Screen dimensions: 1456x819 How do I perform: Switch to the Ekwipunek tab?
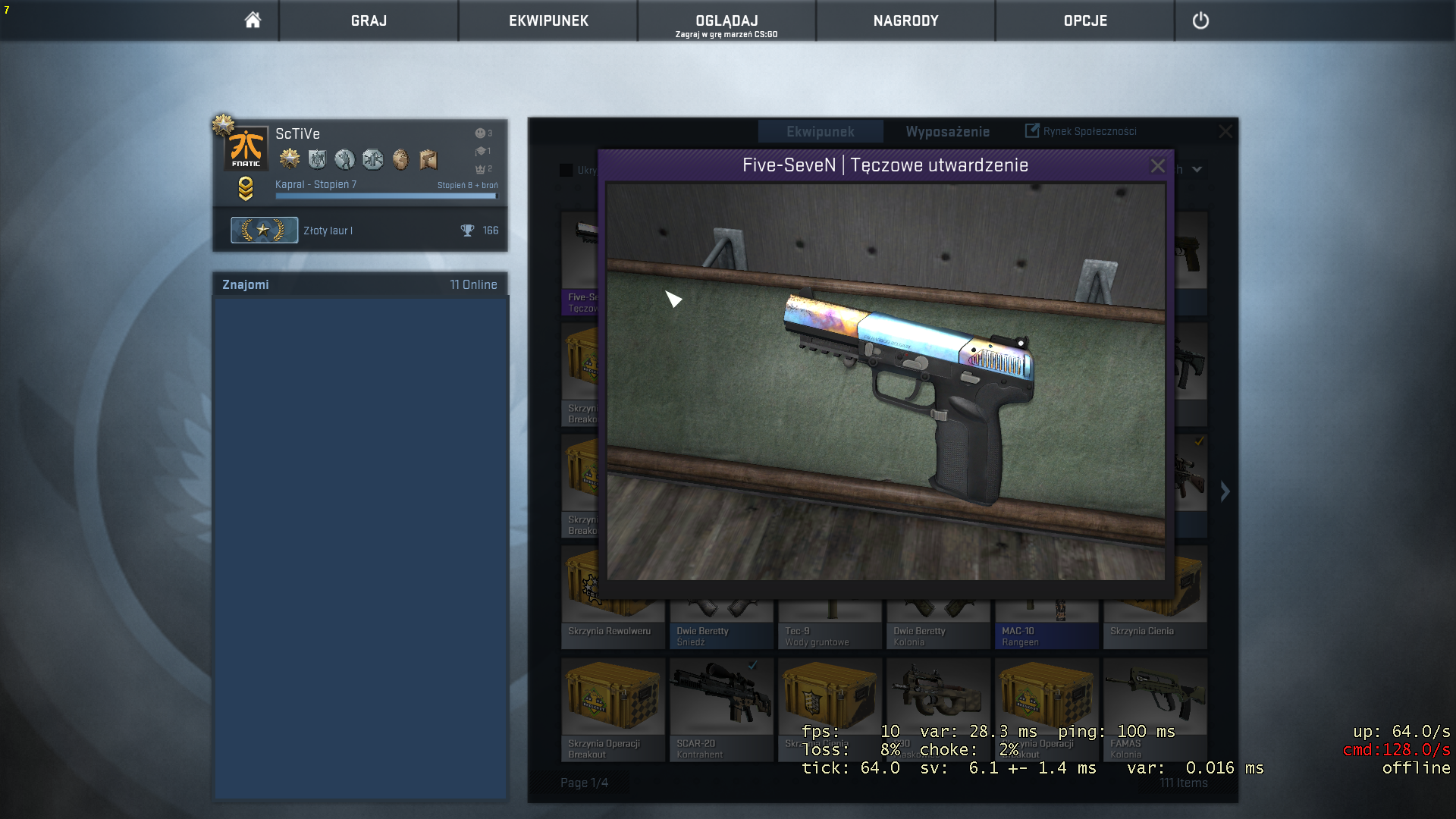(x=820, y=132)
